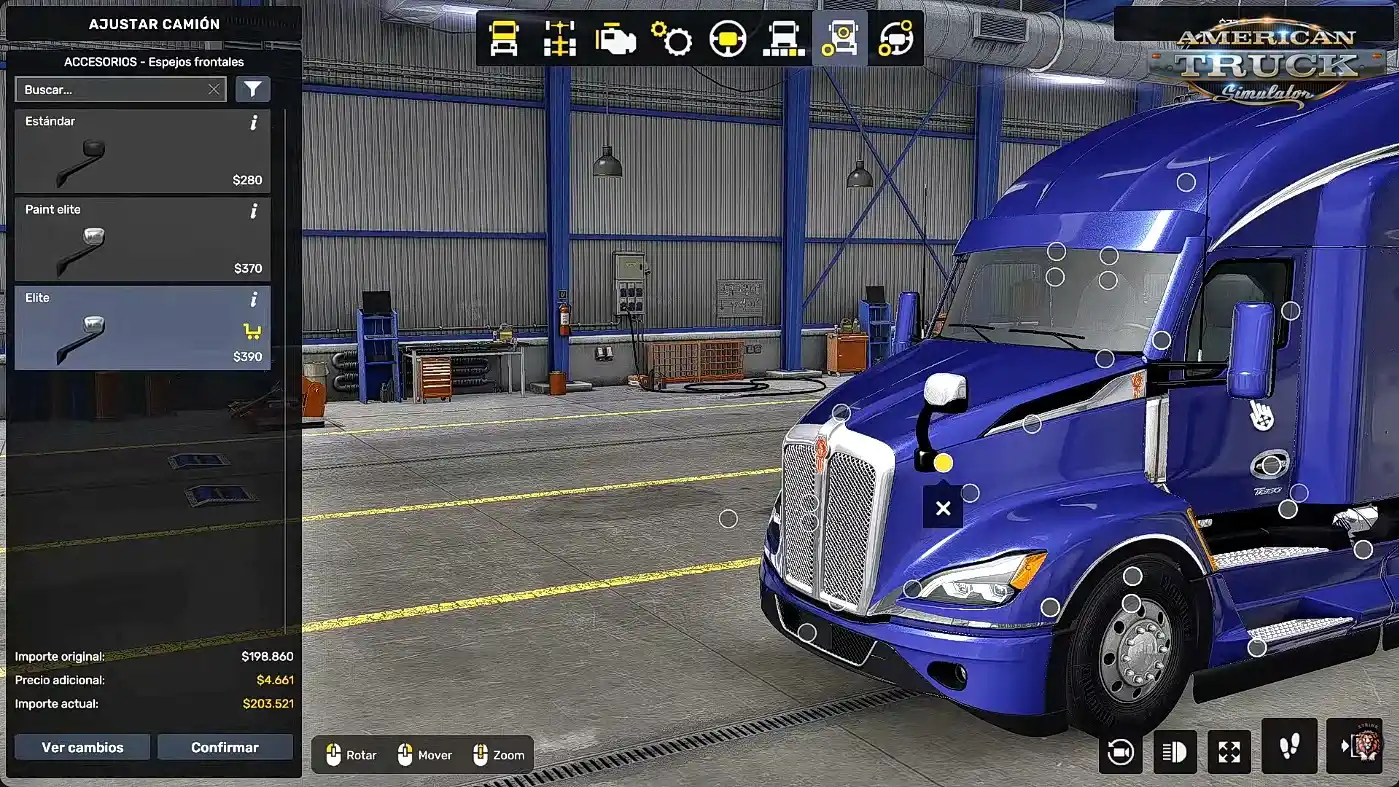
Task: Select the Estándar front mirror option
Action: click(142, 151)
